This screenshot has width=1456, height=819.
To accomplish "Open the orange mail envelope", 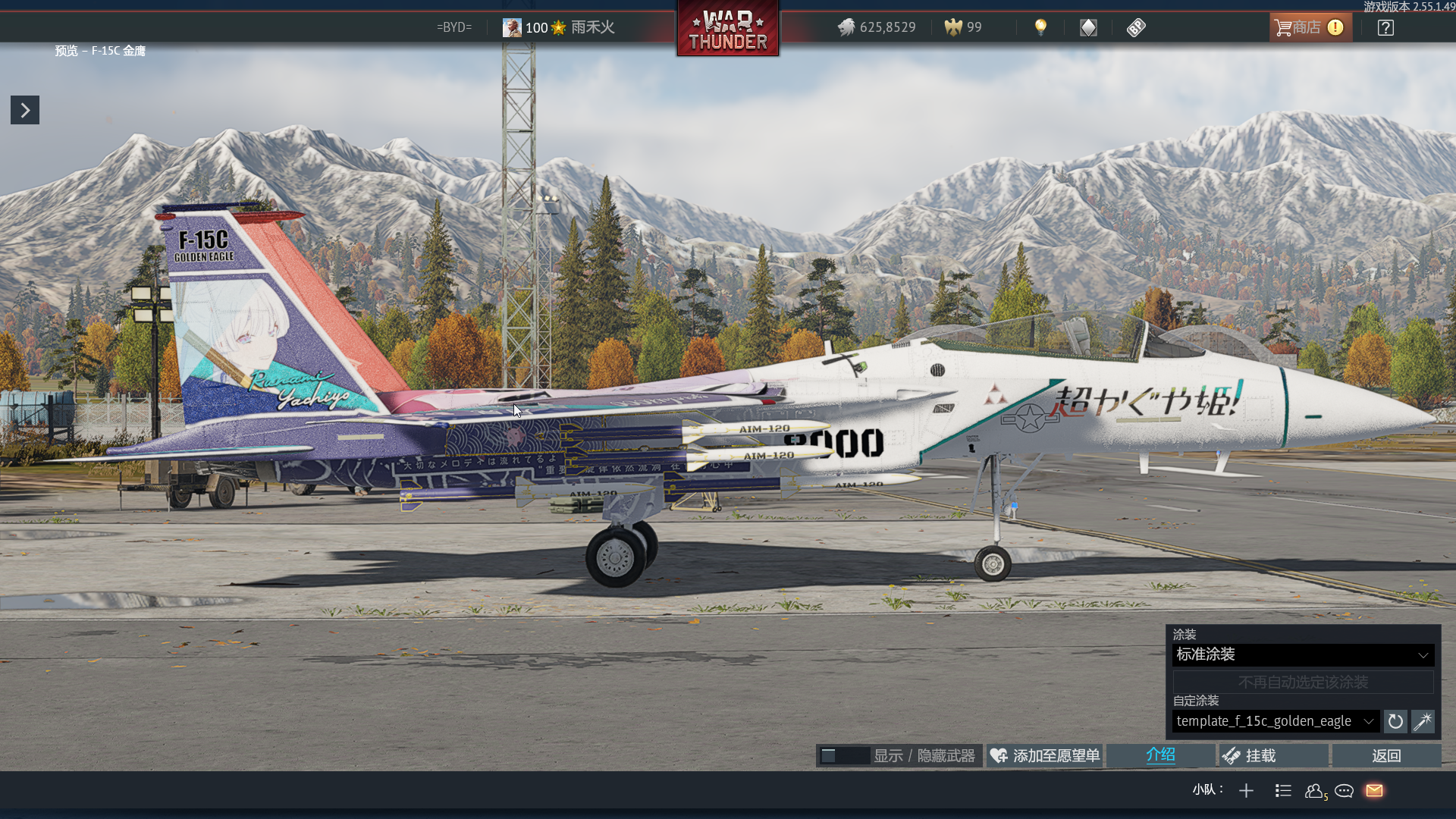I will tap(1374, 791).
